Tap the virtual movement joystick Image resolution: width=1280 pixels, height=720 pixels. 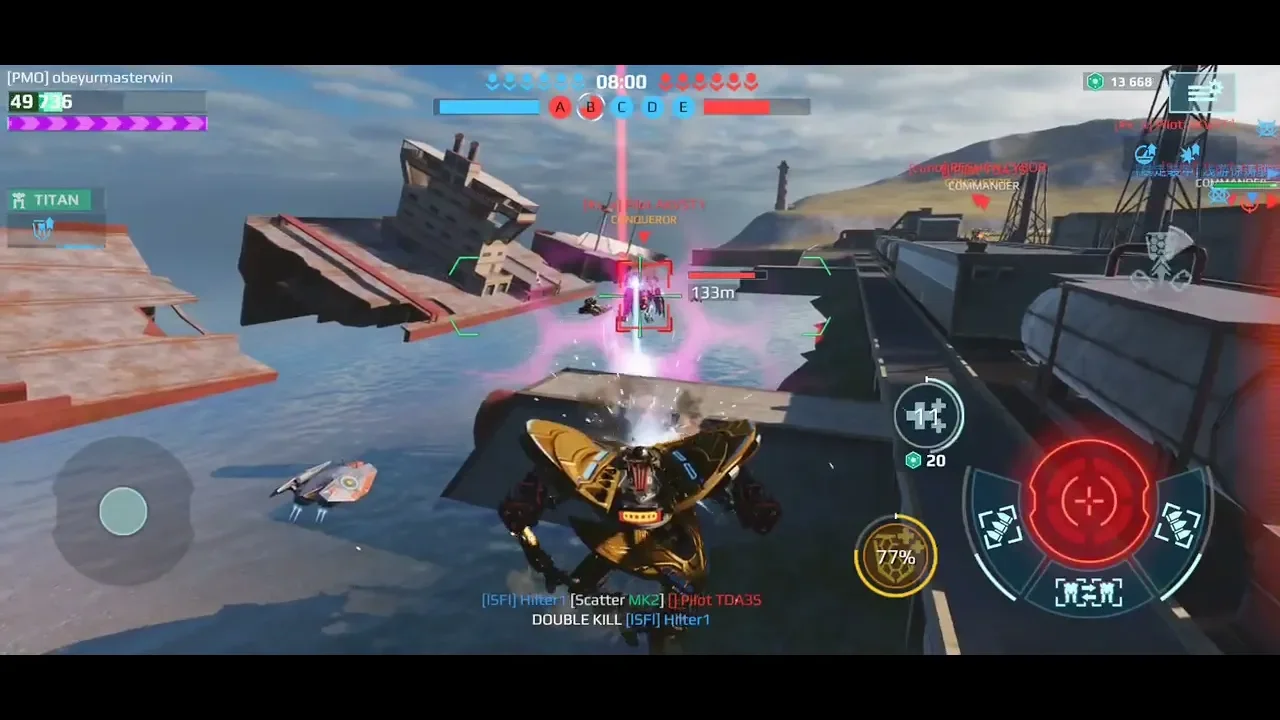click(123, 512)
